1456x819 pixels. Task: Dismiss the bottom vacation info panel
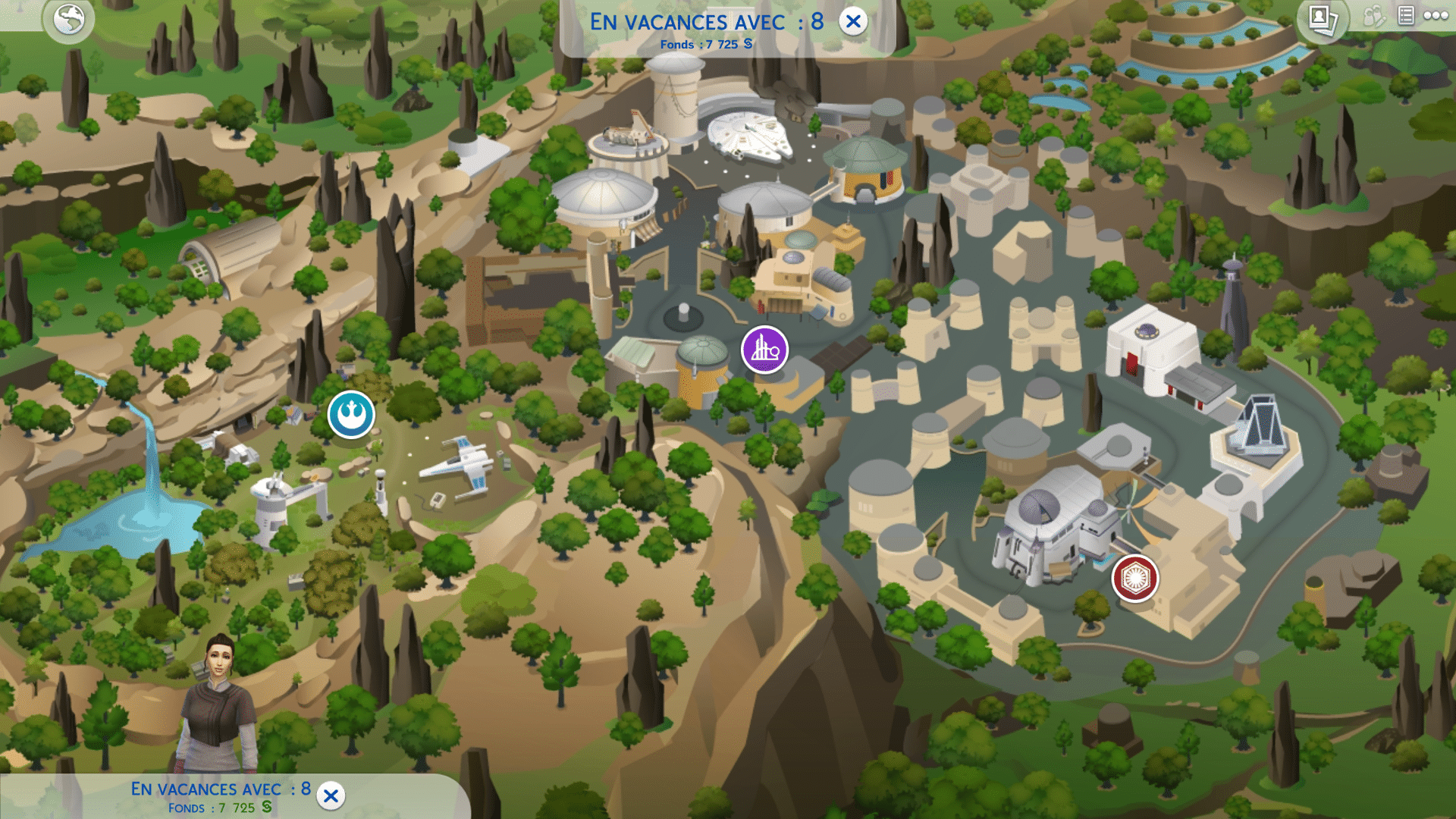329,794
